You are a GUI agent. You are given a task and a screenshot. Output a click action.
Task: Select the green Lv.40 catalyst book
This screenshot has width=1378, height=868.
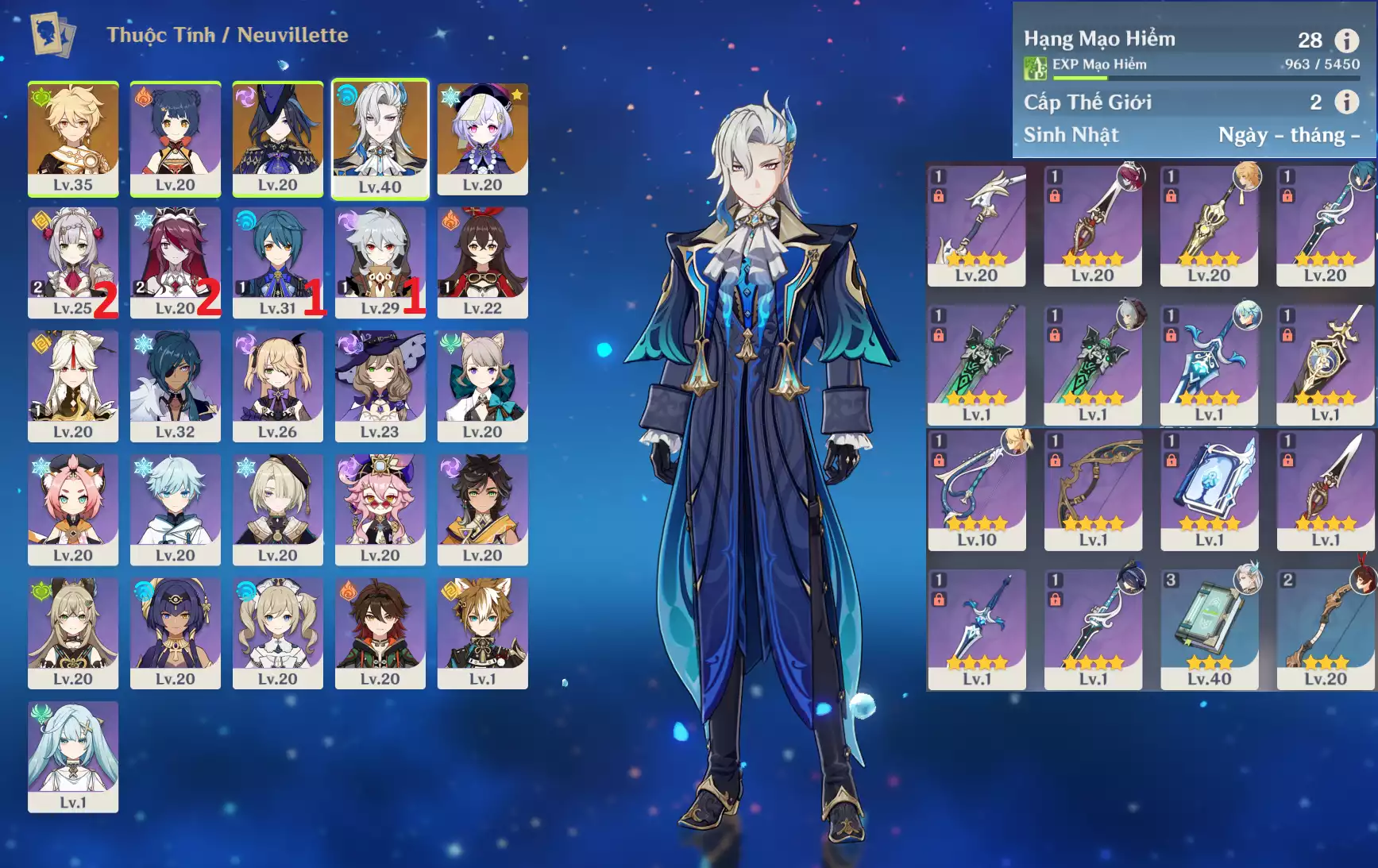(x=1209, y=629)
